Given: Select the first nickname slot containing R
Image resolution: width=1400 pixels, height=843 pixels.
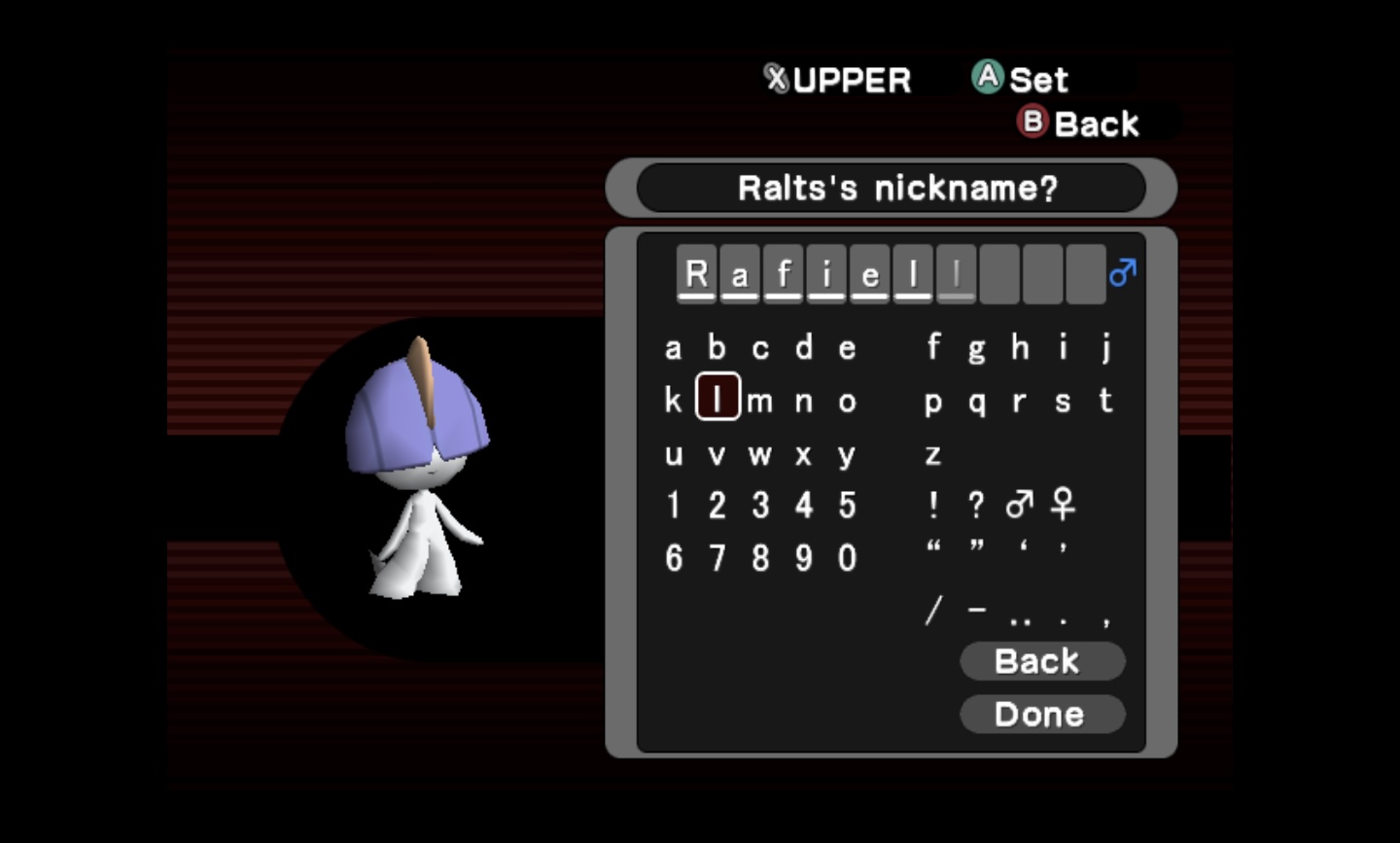Looking at the screenshot, I should tap(696, 274).
